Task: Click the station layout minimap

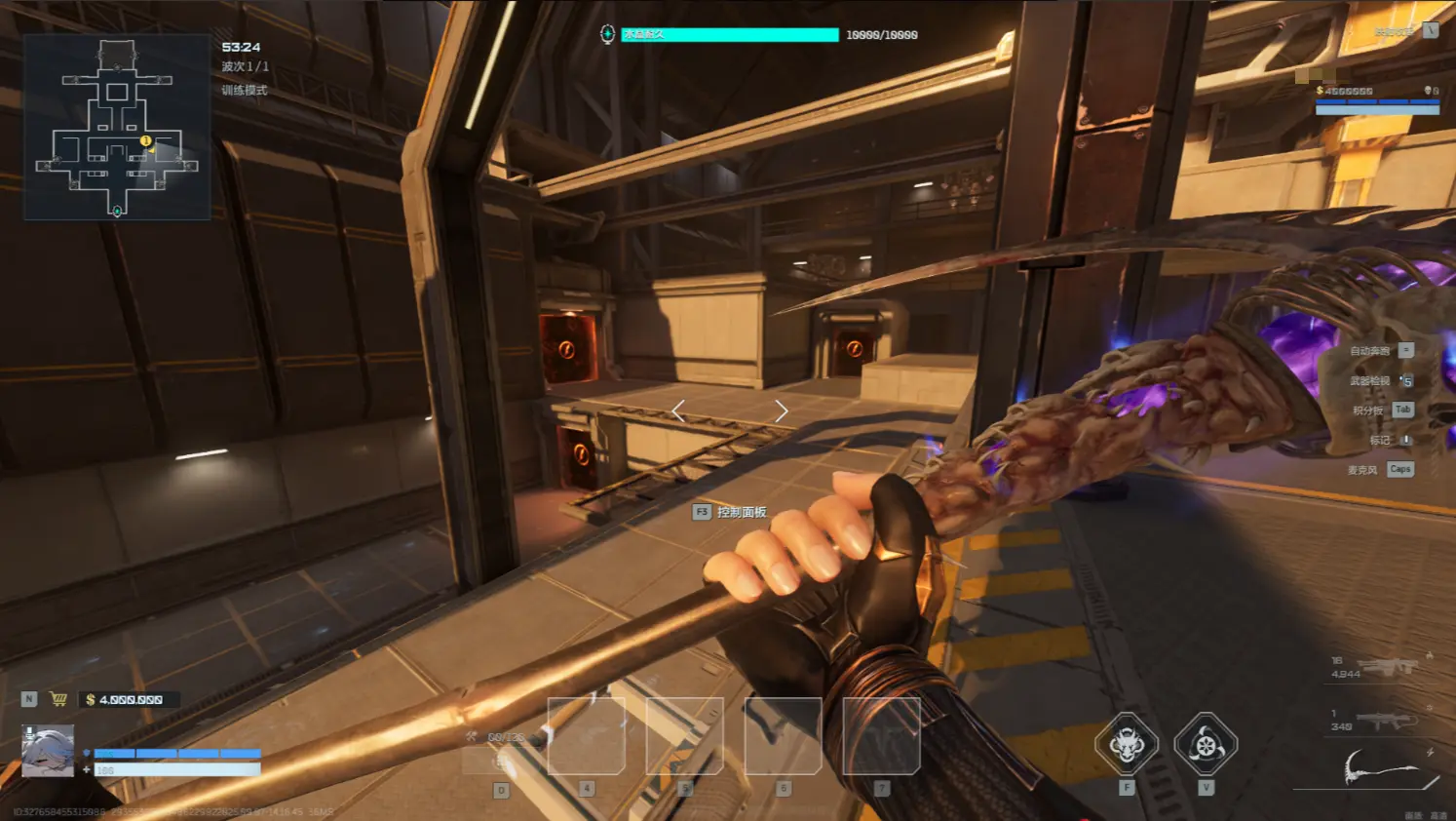Action: point(117,127)
